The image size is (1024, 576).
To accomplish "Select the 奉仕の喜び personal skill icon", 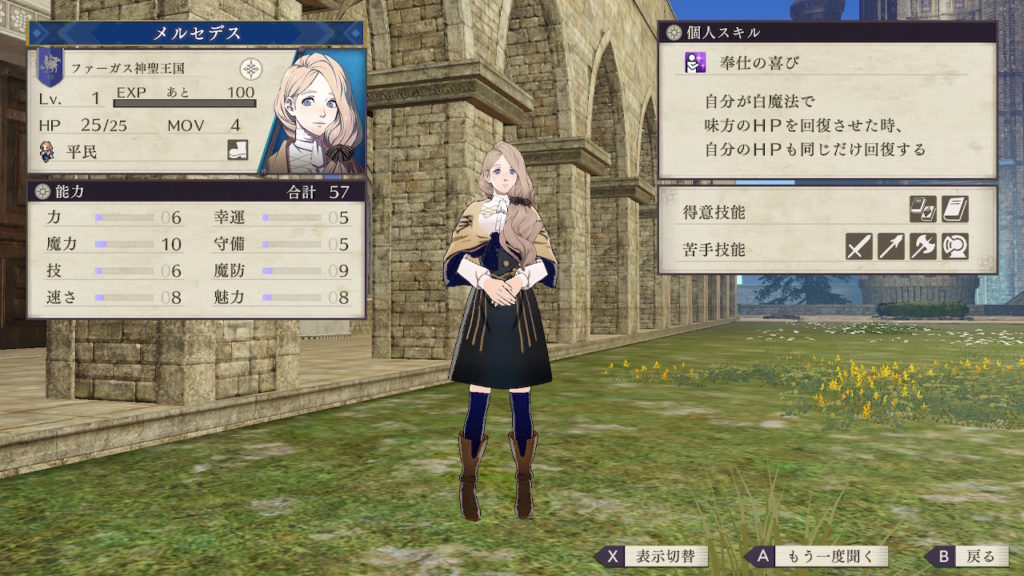I will [x=692, y=63].
